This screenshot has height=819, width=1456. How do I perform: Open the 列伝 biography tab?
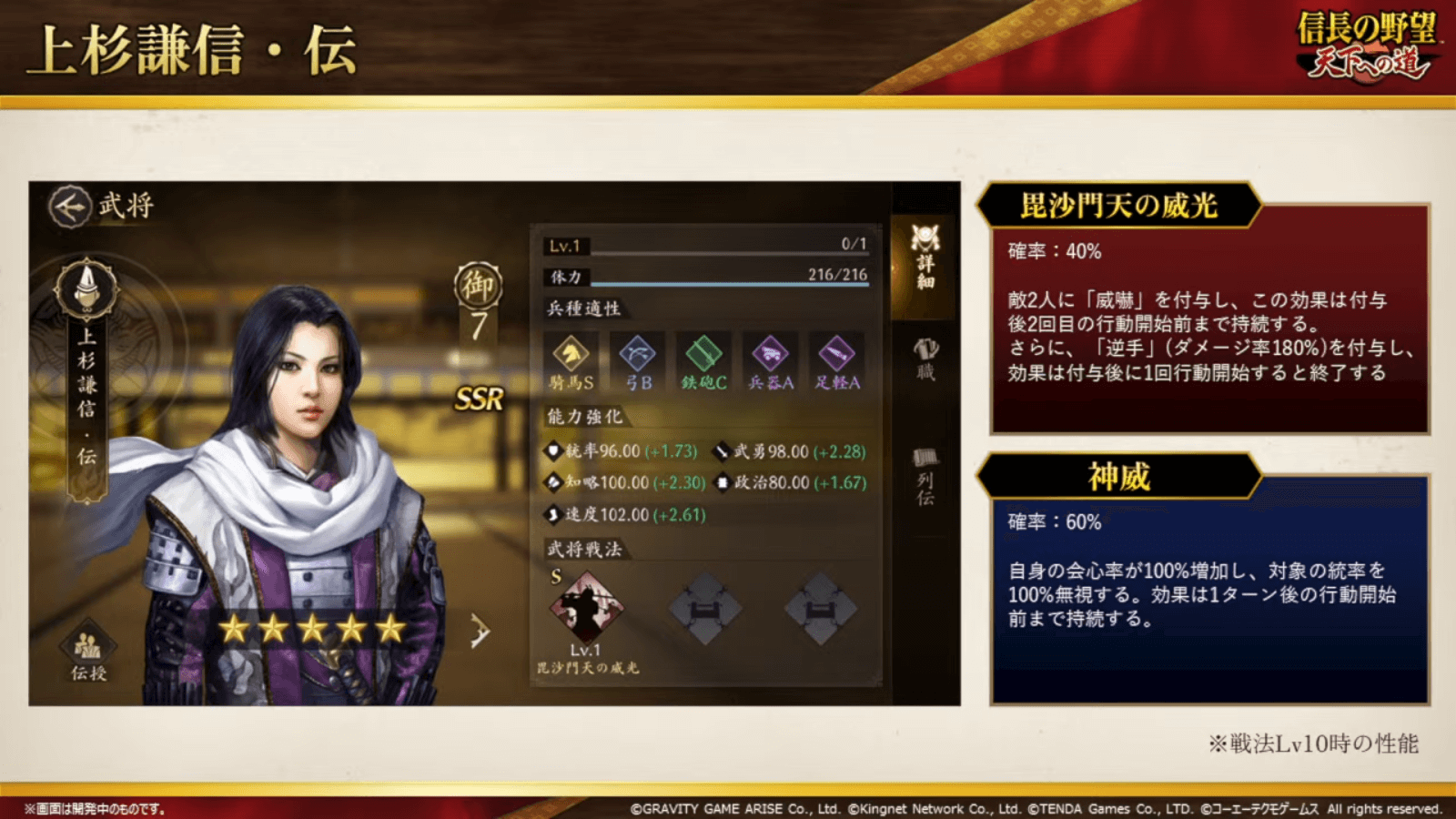click(925, 473)
